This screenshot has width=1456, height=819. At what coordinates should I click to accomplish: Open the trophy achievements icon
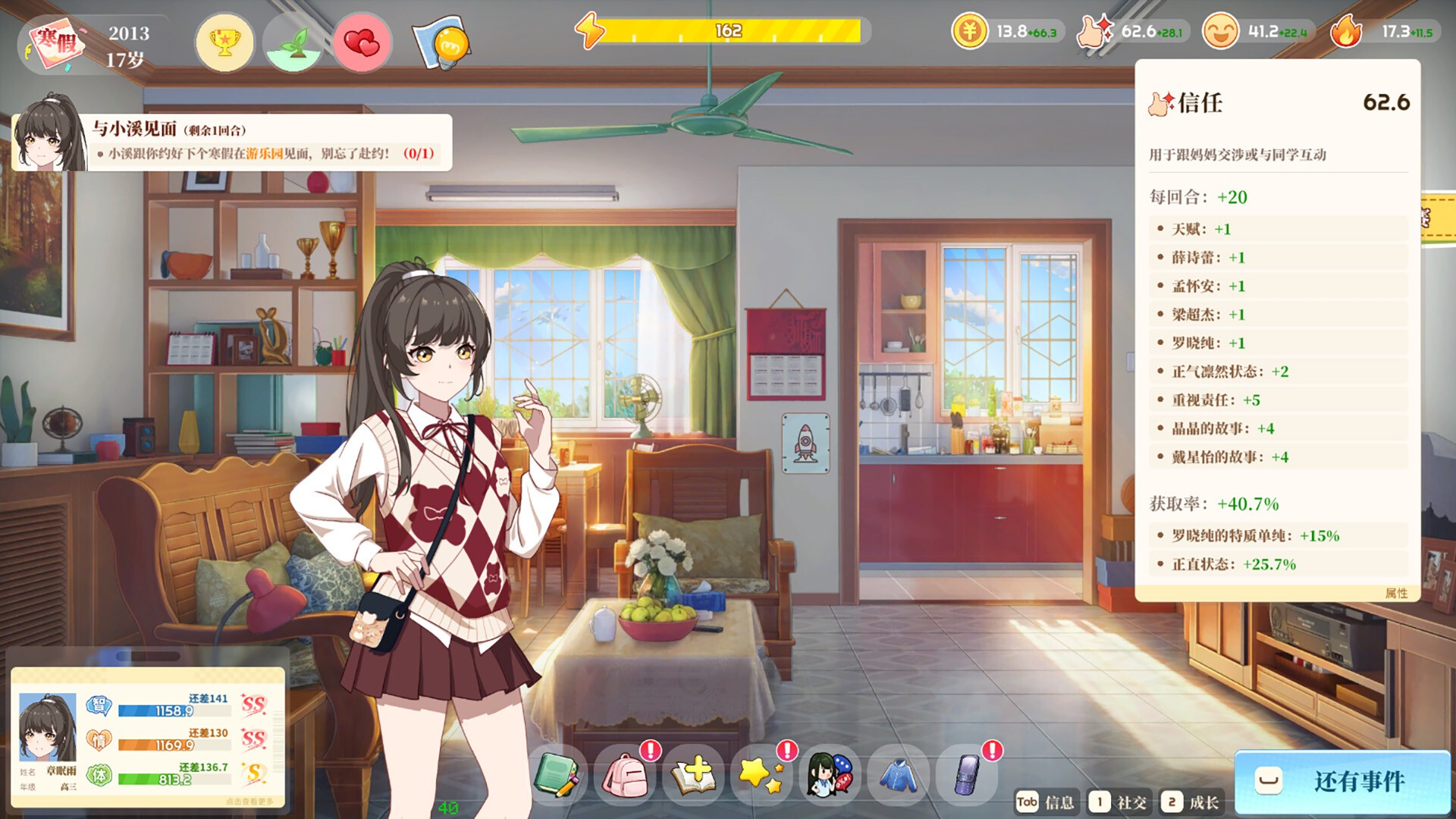(x=224, y=42)
